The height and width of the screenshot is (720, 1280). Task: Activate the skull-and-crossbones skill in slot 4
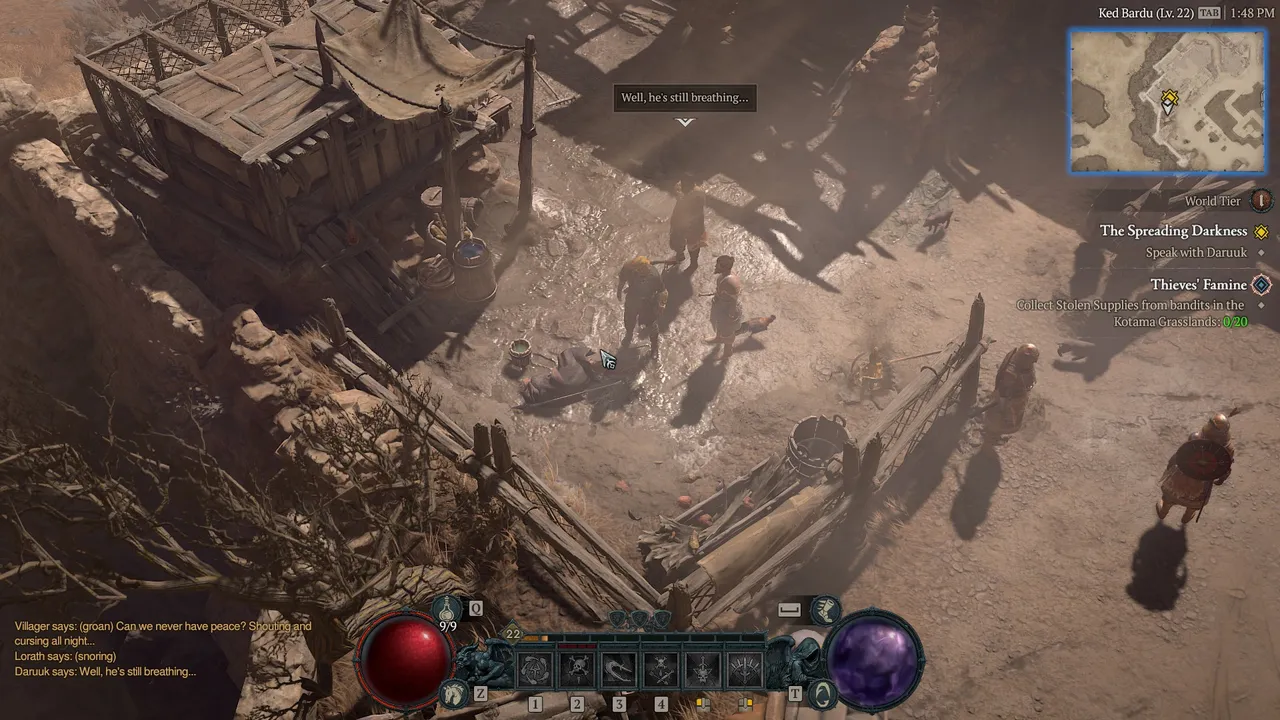click(x=661, y=669)
